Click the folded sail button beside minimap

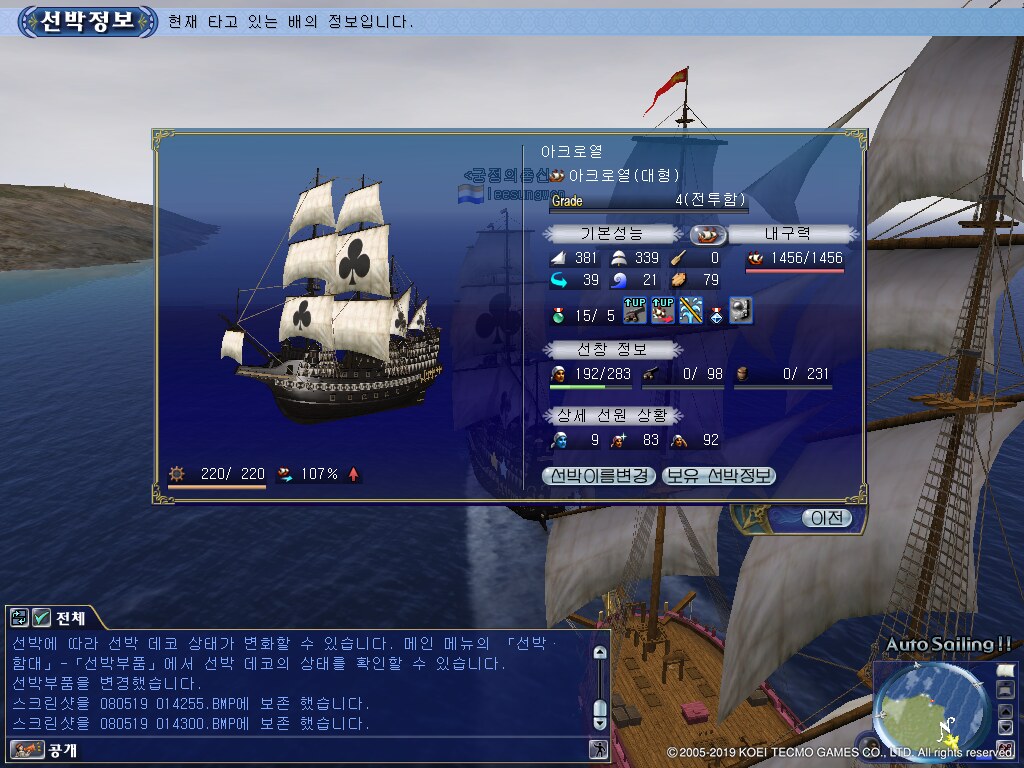coord(1005,690)
